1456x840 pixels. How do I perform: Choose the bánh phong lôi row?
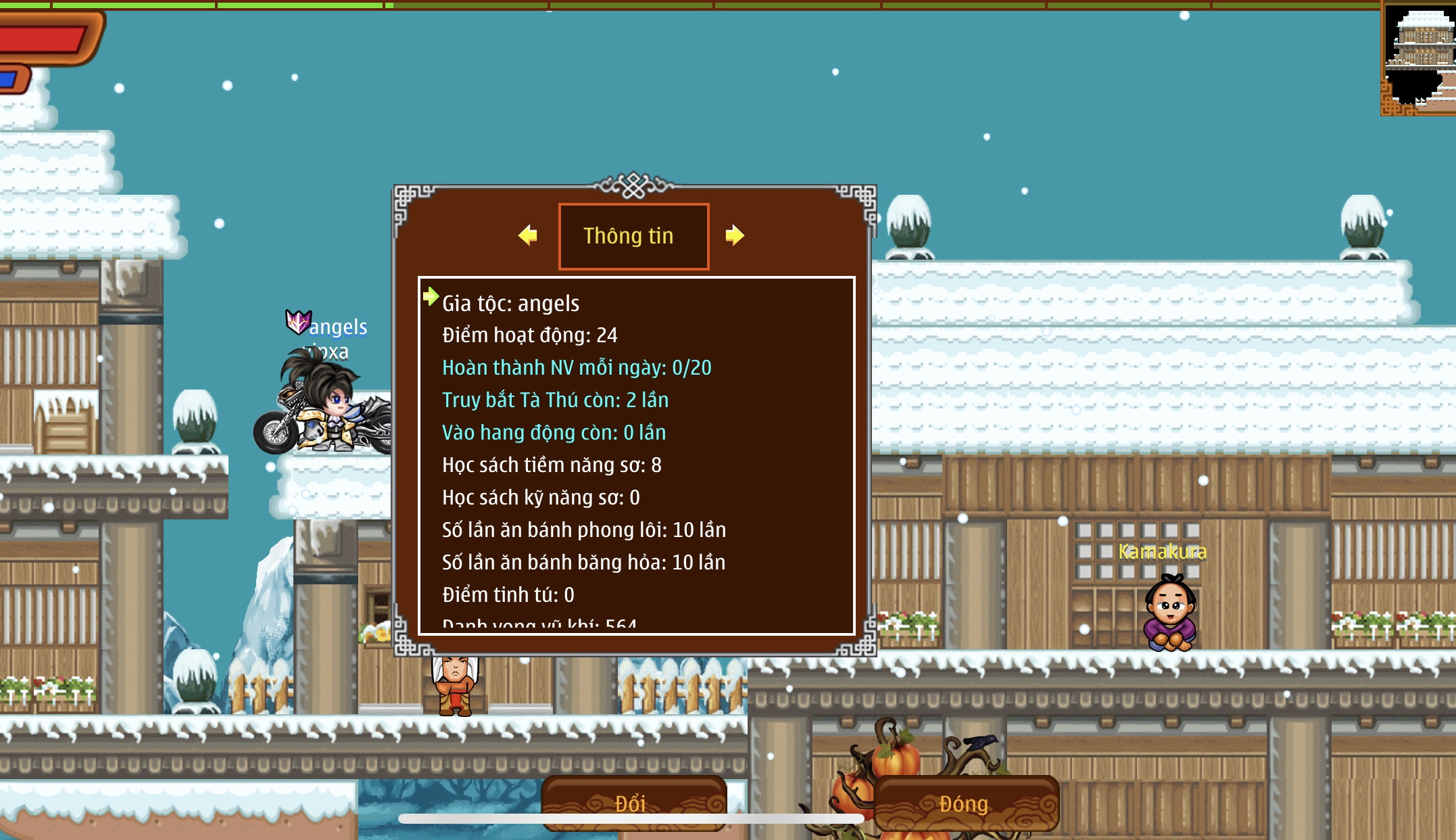point(584,530)
